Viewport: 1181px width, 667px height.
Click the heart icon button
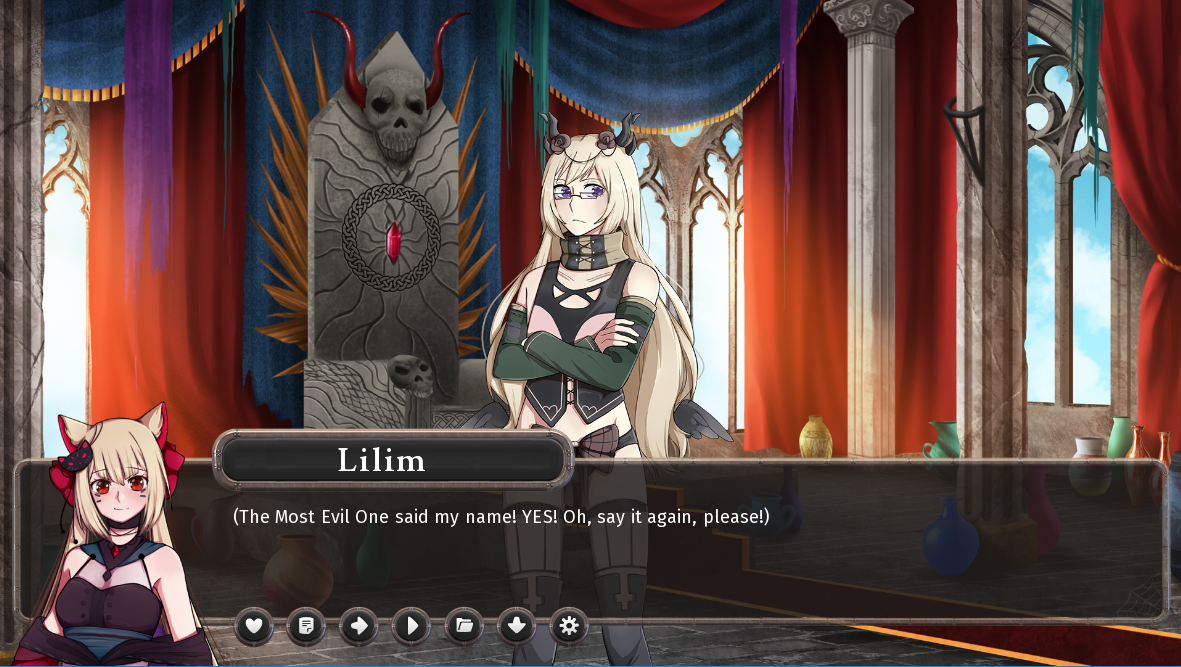[254, 626]
